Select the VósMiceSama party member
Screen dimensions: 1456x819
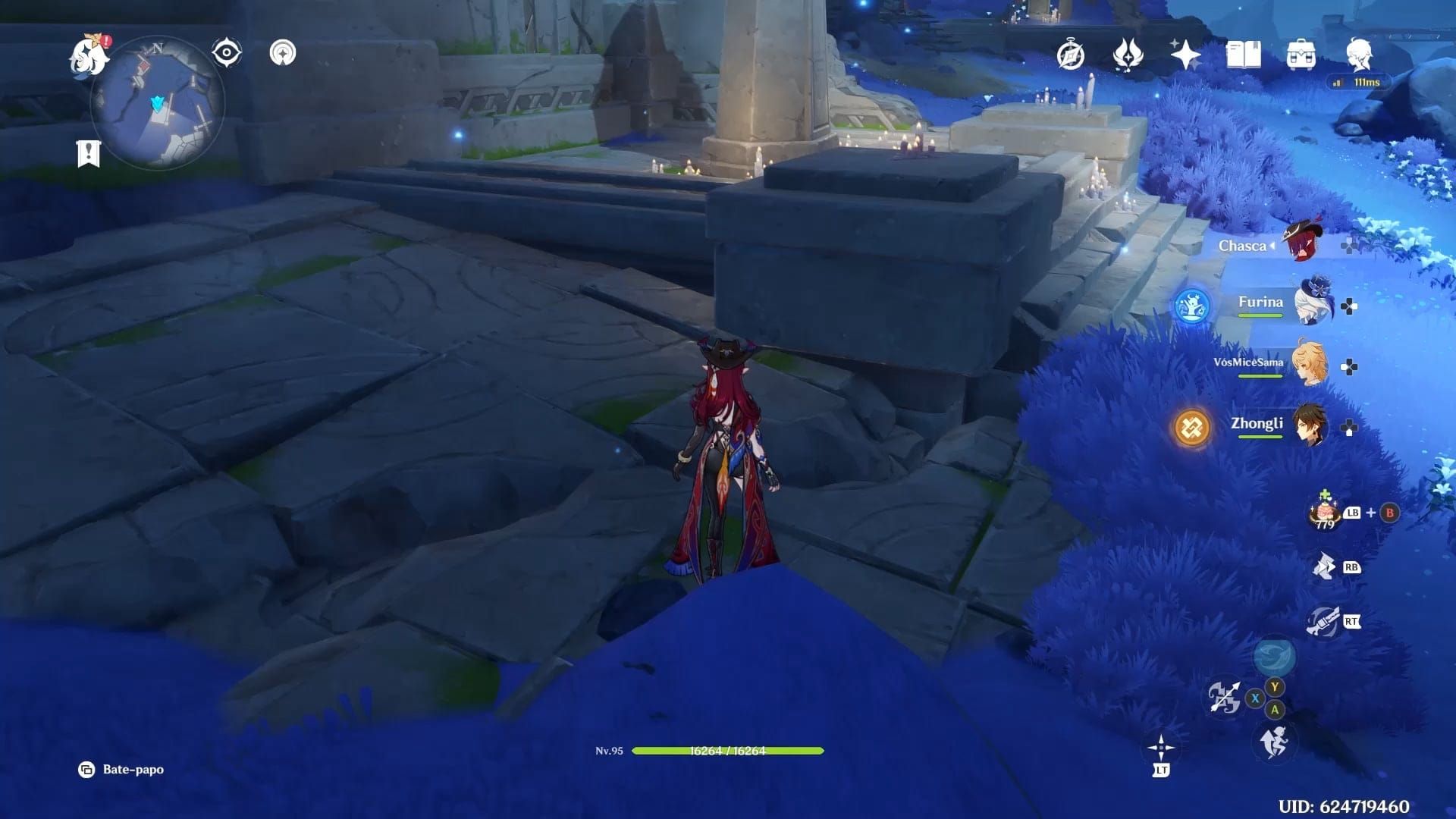(x=1310, y=364)
